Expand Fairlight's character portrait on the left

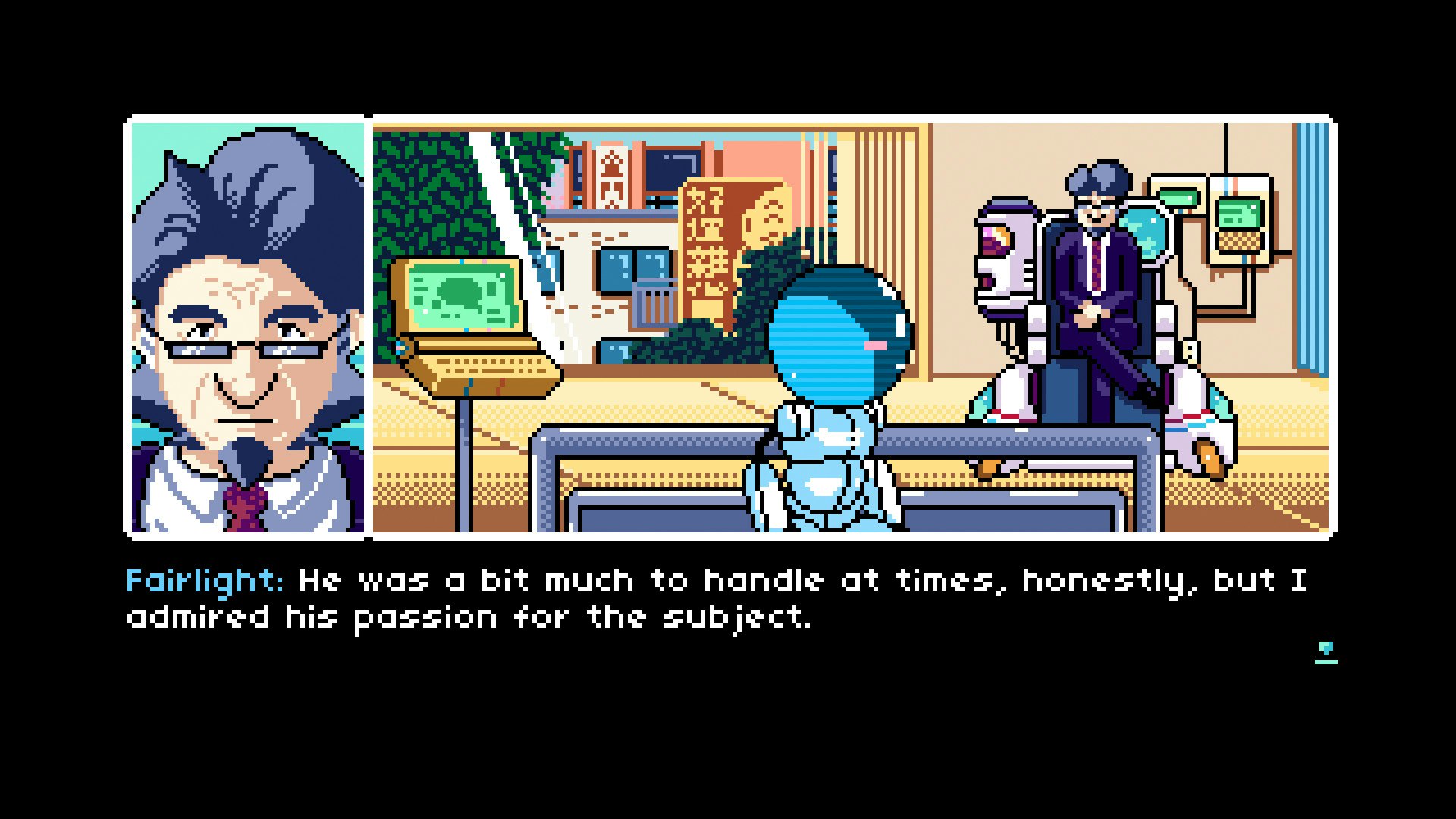pos(246,326)
